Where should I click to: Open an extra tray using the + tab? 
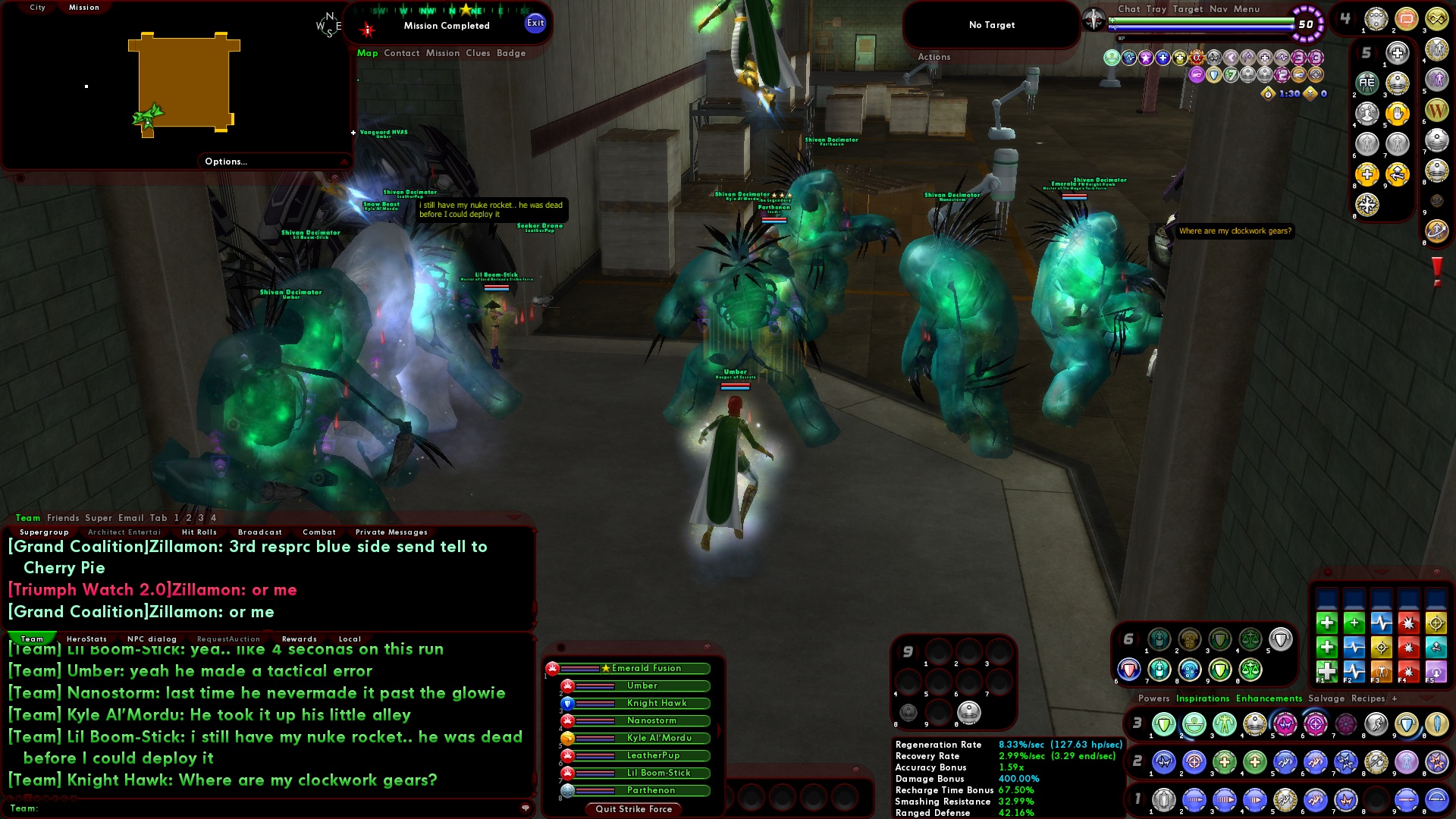(1395, 698)
